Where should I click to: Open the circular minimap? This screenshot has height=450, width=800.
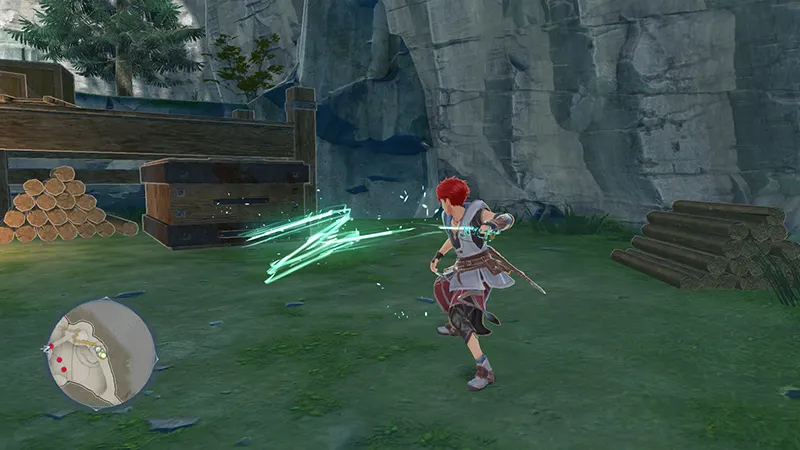101,353
